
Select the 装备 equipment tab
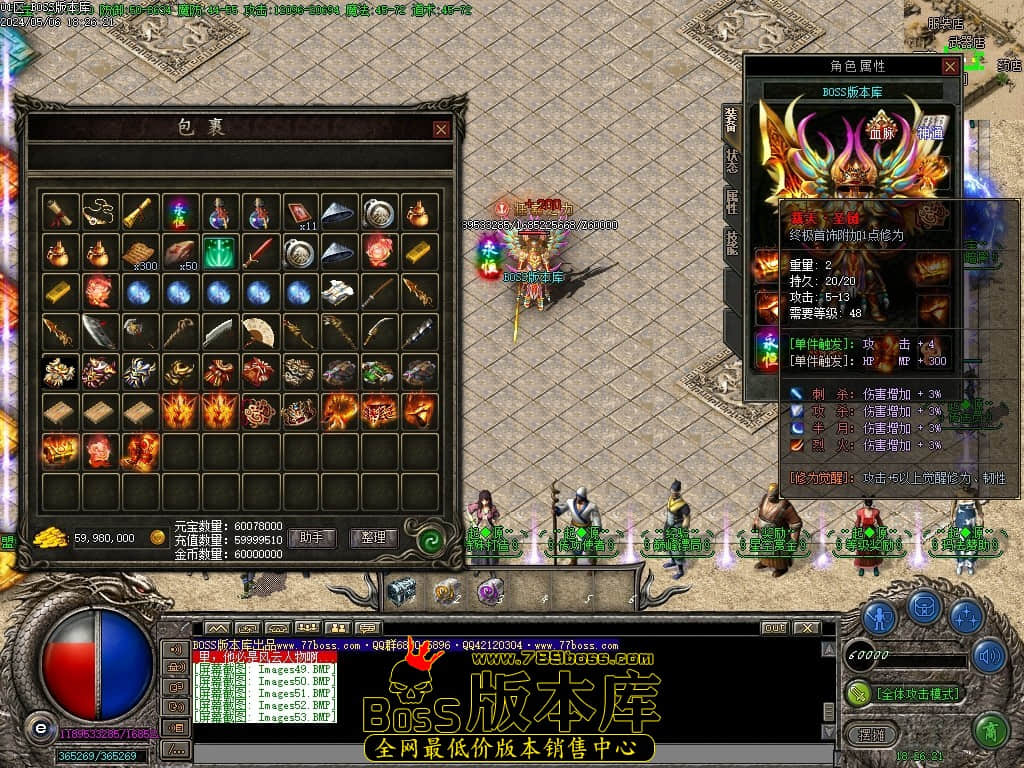[x=732, y=120]
